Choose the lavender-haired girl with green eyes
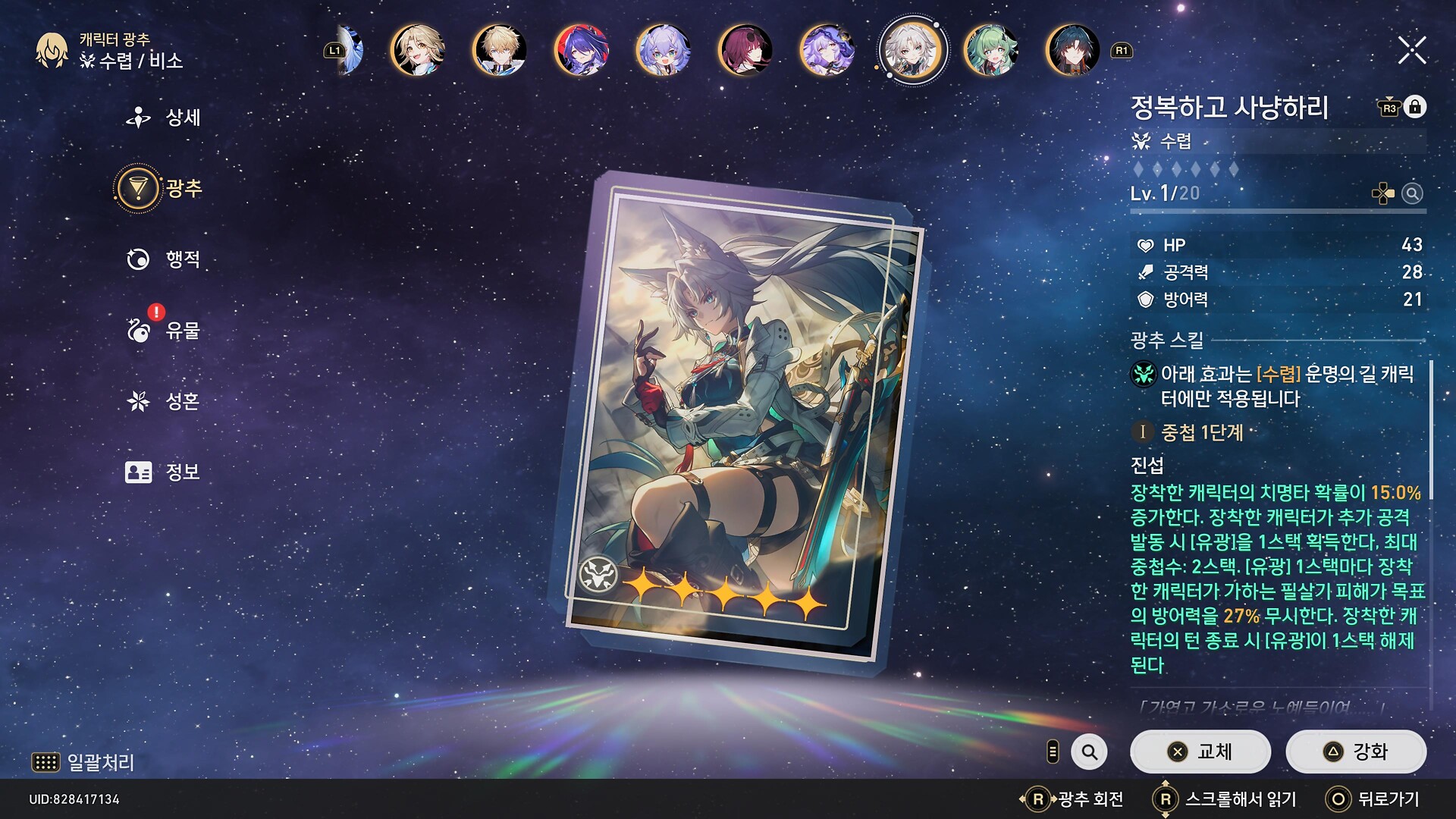Viewport: 1456px width, 819px height. 663,51
